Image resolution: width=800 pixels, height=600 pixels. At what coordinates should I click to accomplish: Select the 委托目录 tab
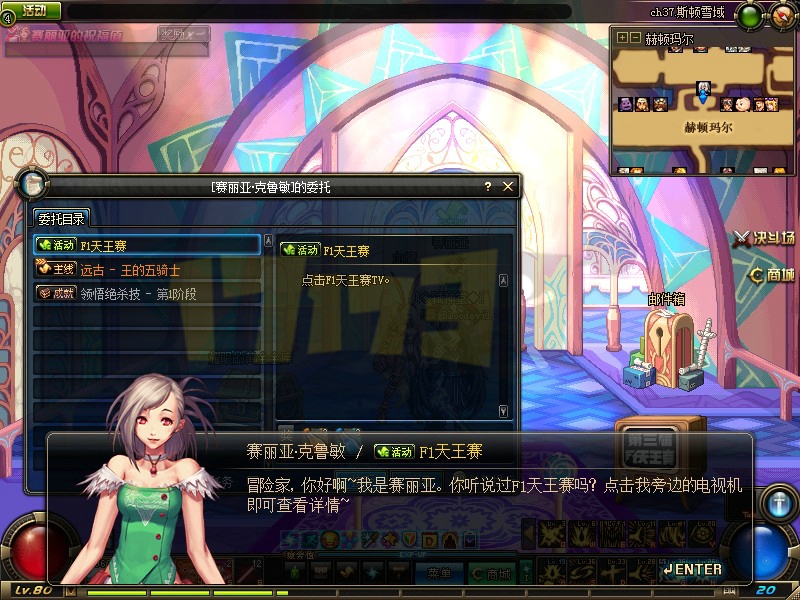[62, 218]
